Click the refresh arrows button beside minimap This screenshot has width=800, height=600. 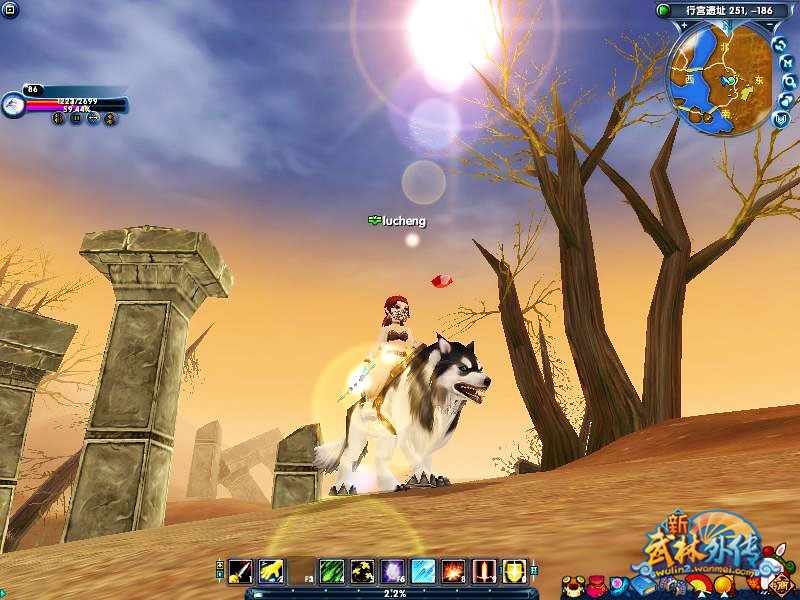(x=780, y=44)
